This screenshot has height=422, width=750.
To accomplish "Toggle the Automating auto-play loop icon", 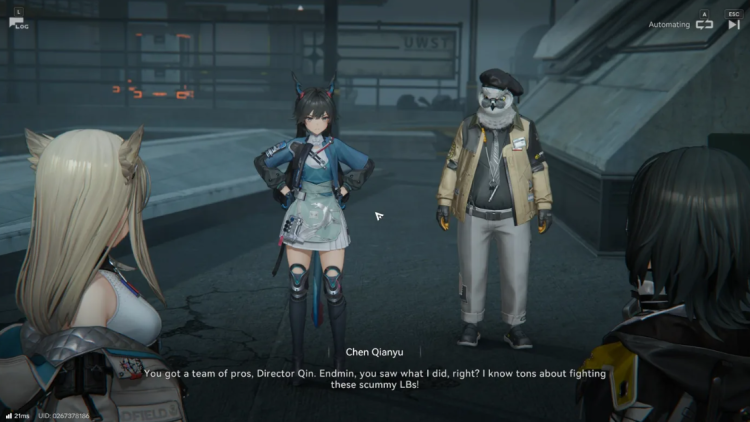I will [x=704, y=24].
